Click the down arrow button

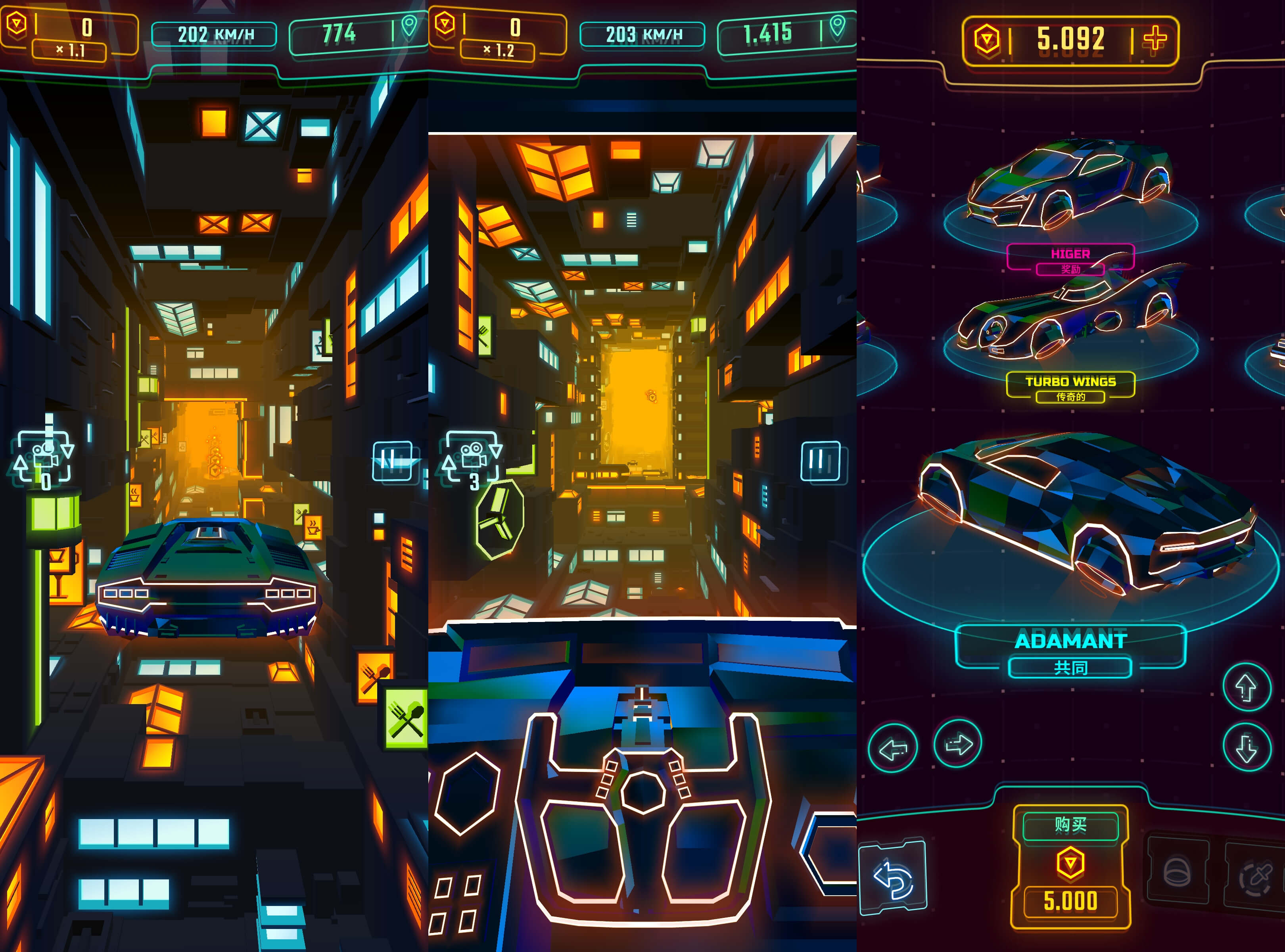click(1247, 747)
